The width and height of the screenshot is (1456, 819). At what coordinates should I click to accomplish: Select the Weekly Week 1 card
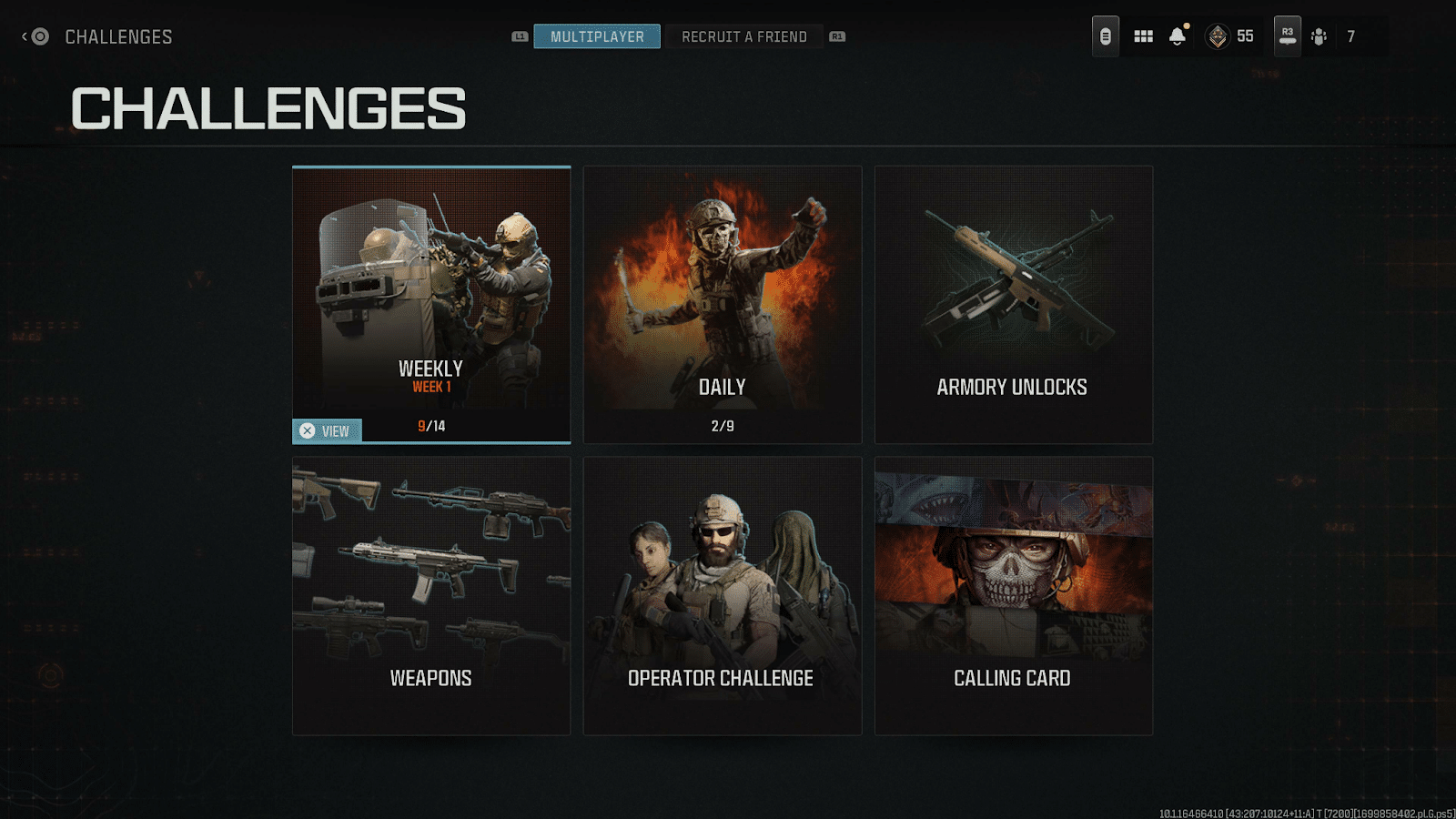tap(430, 291)
